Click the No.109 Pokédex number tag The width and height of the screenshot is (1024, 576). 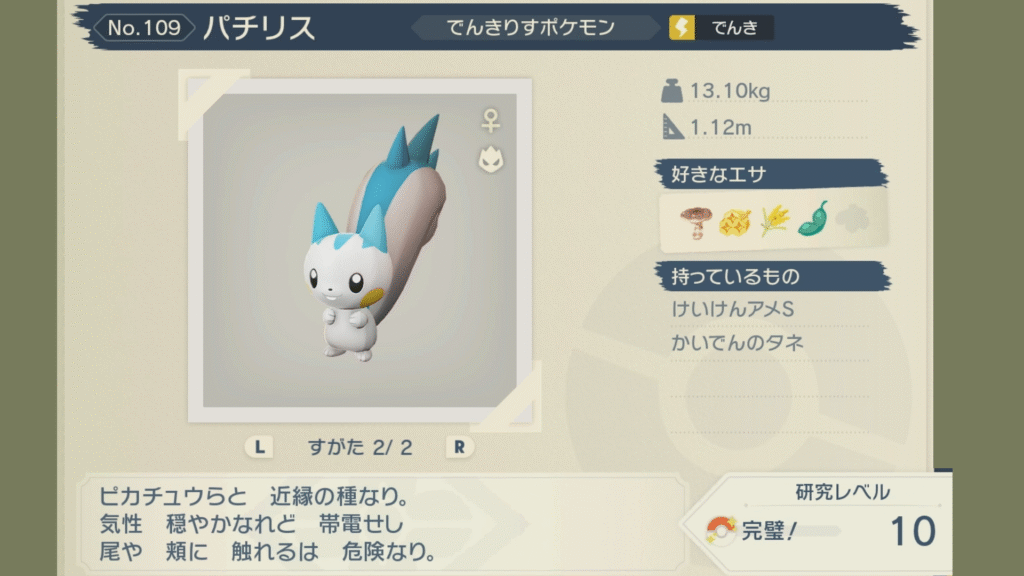[145, 28]
